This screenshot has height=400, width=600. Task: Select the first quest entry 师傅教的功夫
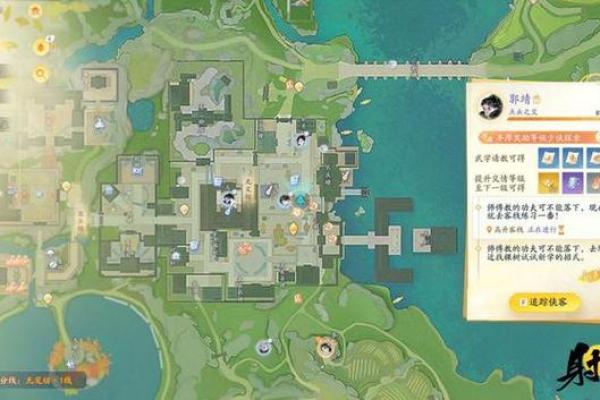coord(535,213)
